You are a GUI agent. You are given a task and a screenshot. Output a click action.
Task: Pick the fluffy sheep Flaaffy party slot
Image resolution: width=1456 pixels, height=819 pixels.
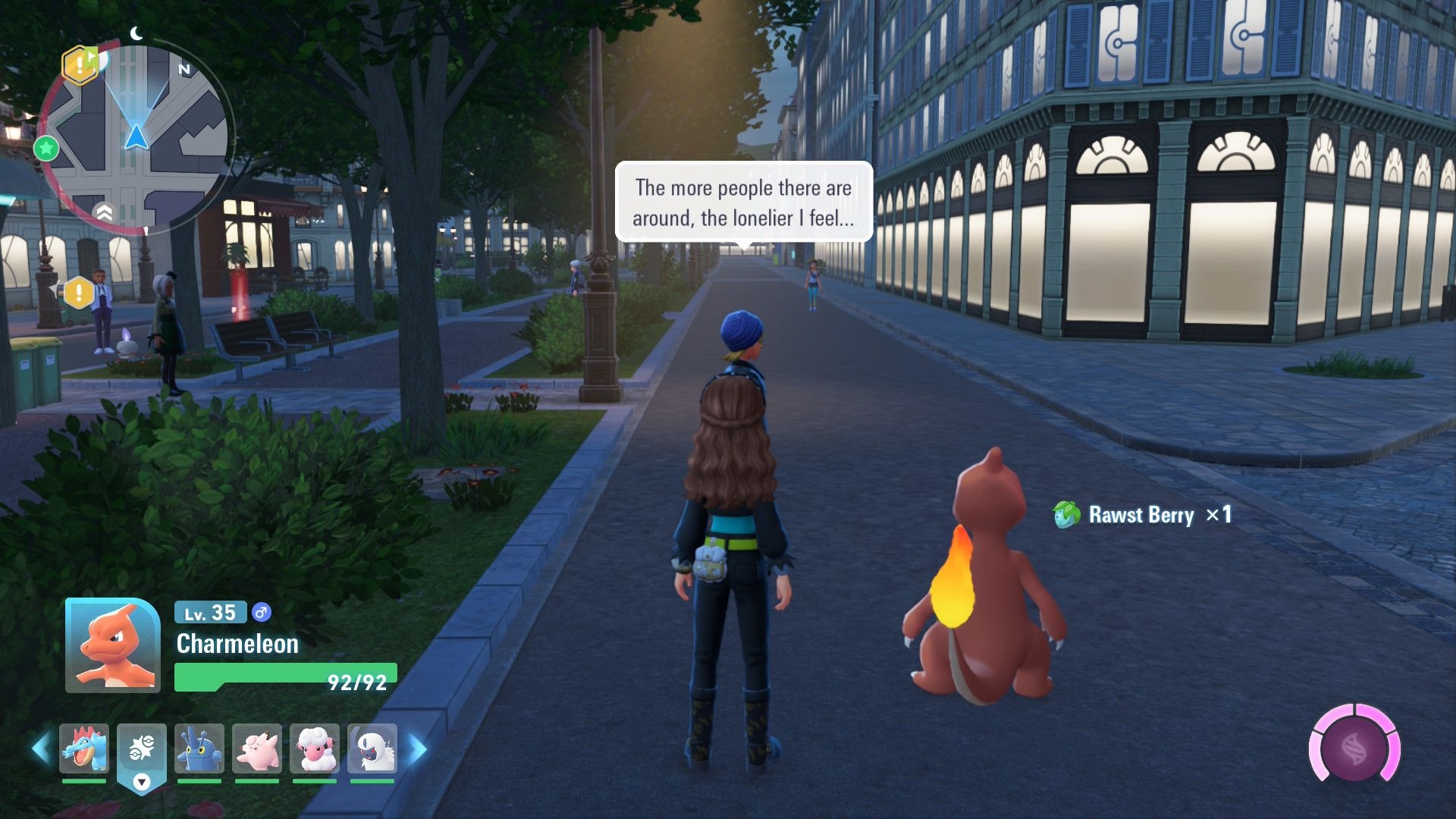click(x=315, y=749)
